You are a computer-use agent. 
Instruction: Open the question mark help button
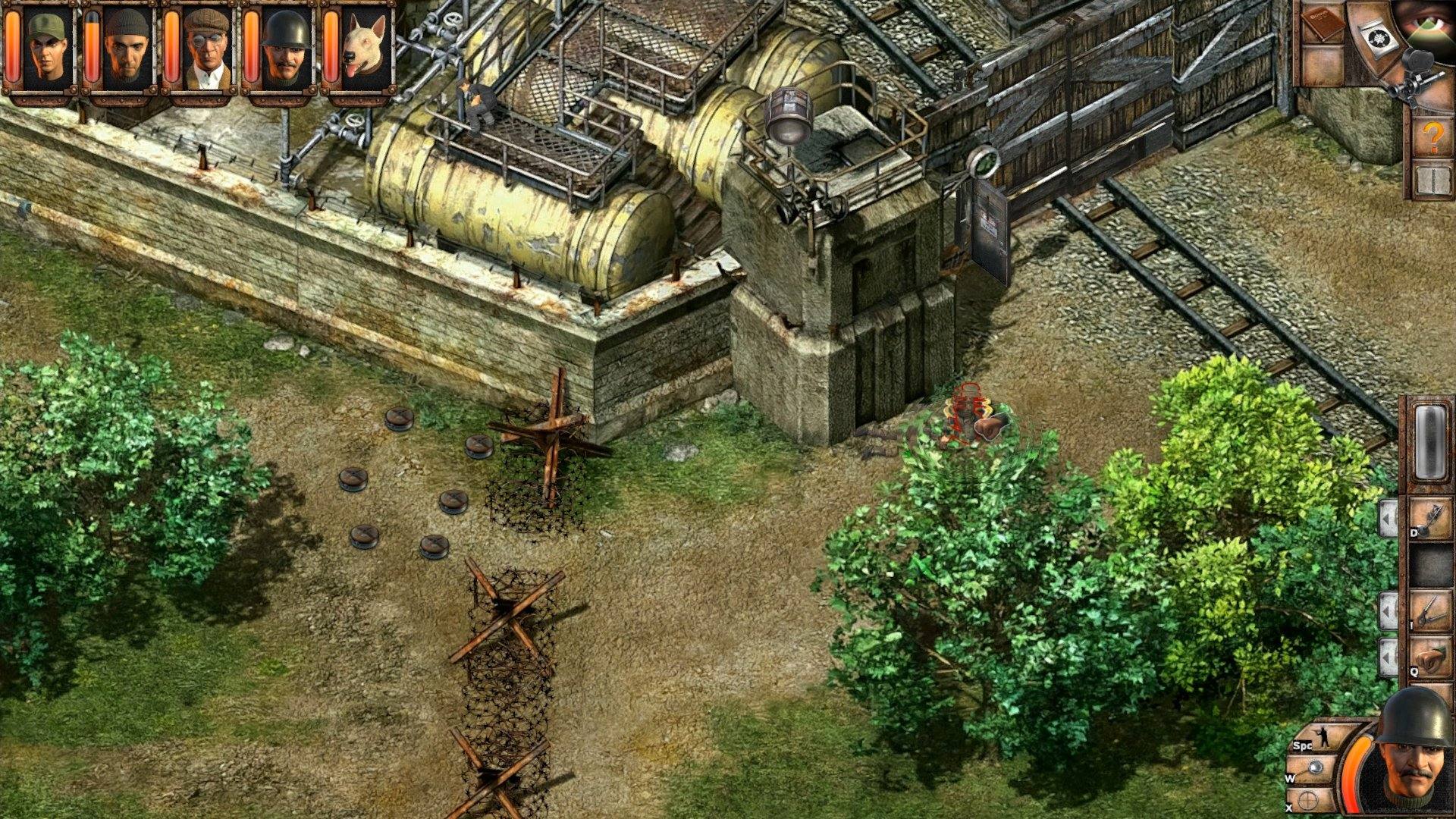1431,136
